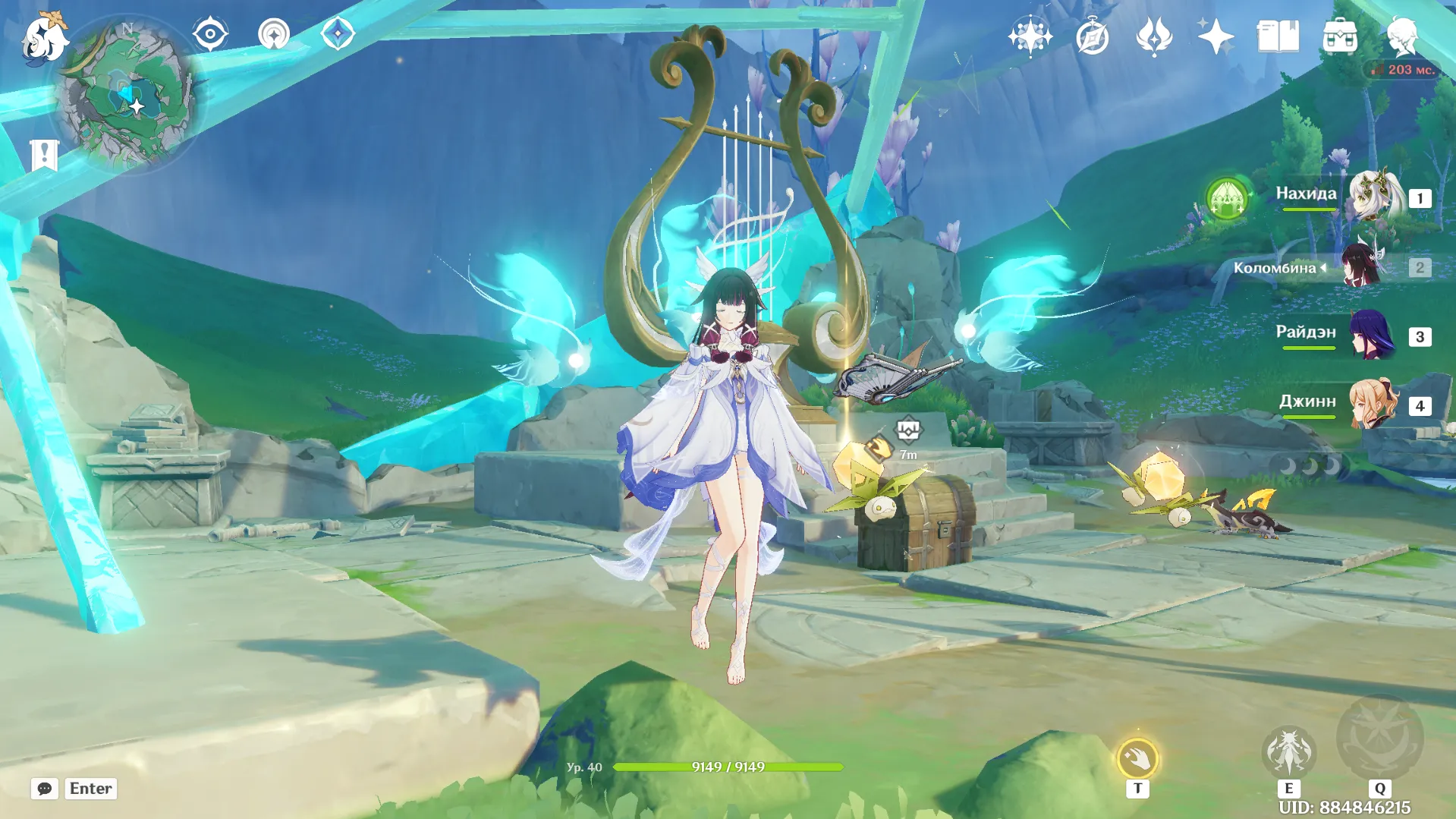The width and height of the screenshot is (1456, 819).
Task: Switch to Райдэн
Action: (x=1373, y=335)
